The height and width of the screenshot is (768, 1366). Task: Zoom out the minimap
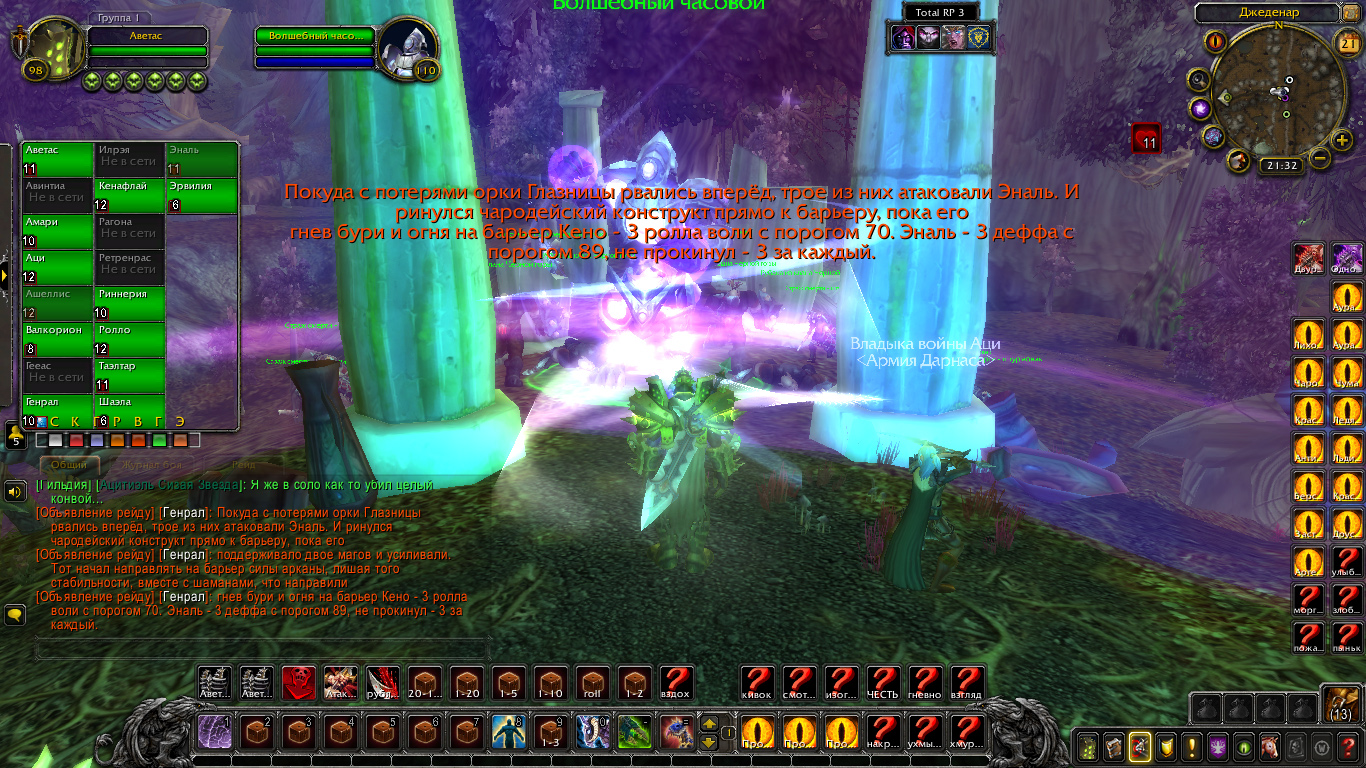pyautogui.click(x=1320, y=158)
